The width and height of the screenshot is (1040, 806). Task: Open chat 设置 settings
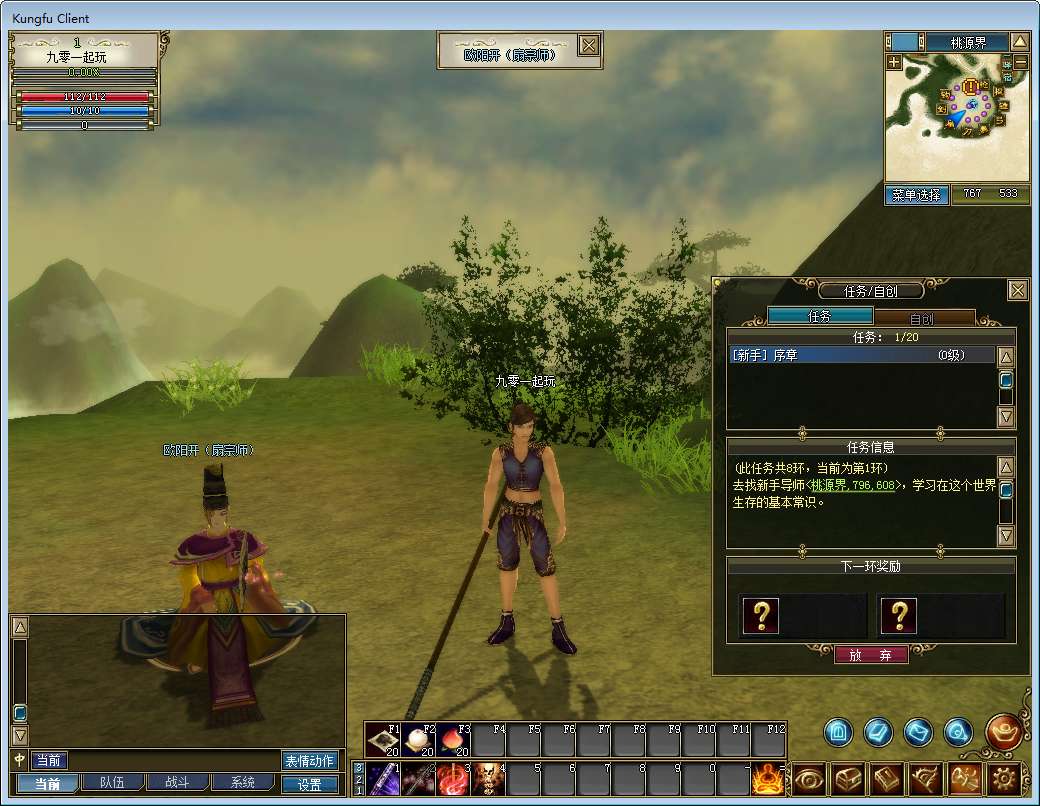(x=310, y=784)
